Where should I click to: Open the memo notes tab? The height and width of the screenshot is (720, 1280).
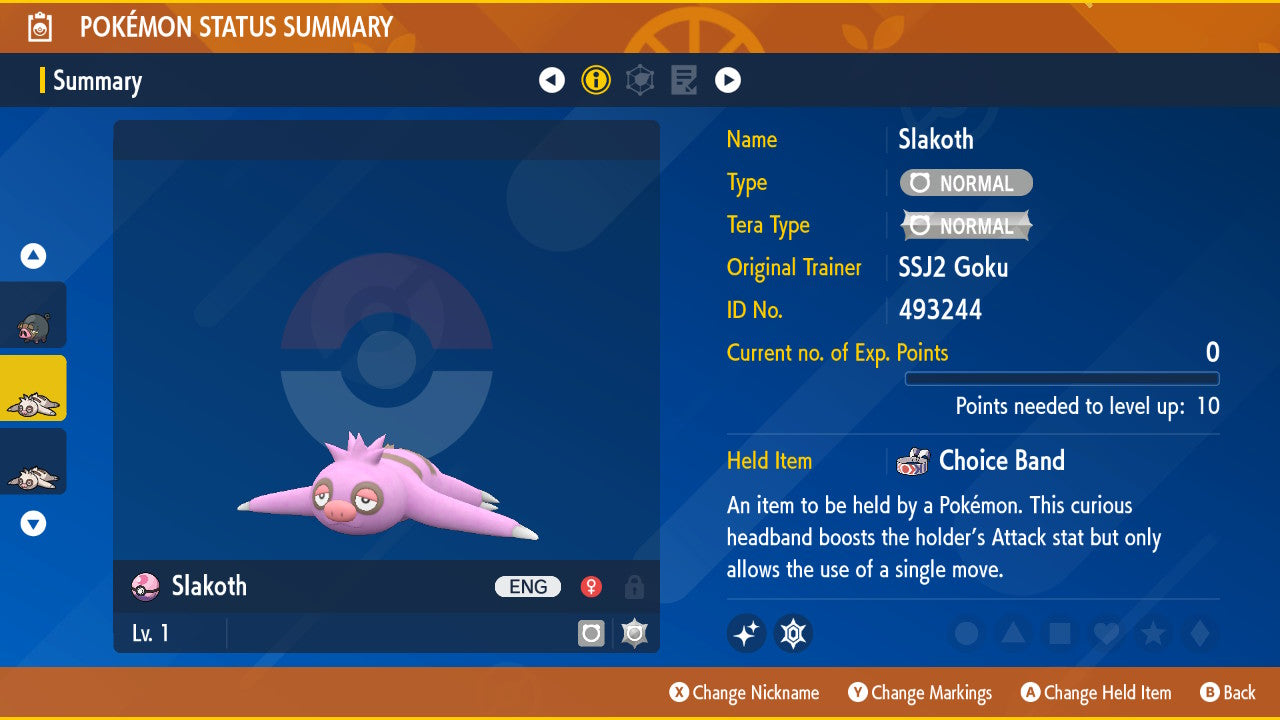684,80
